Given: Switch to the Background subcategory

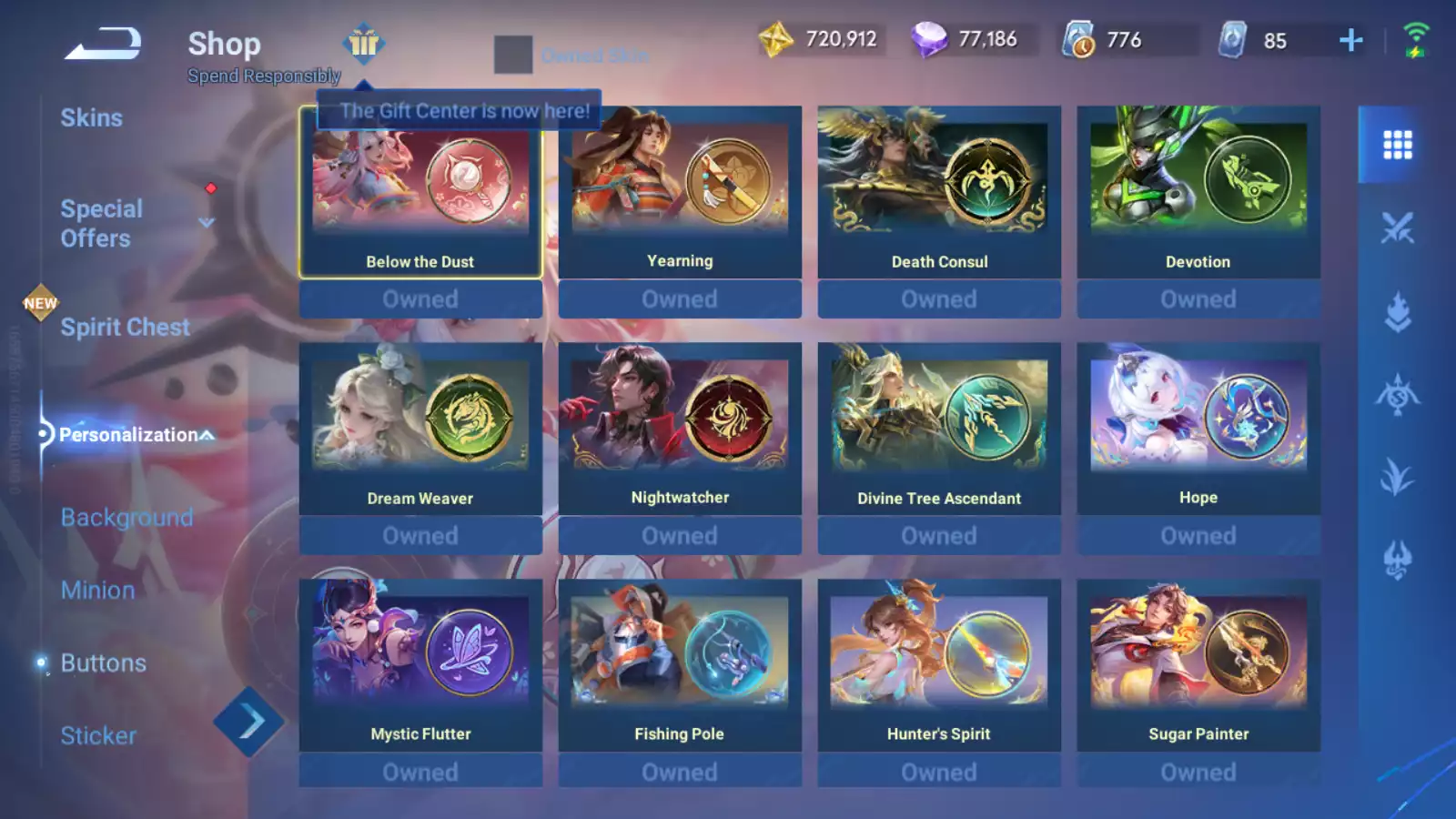Looking at the screenshot, I should (x=126, y=517).
